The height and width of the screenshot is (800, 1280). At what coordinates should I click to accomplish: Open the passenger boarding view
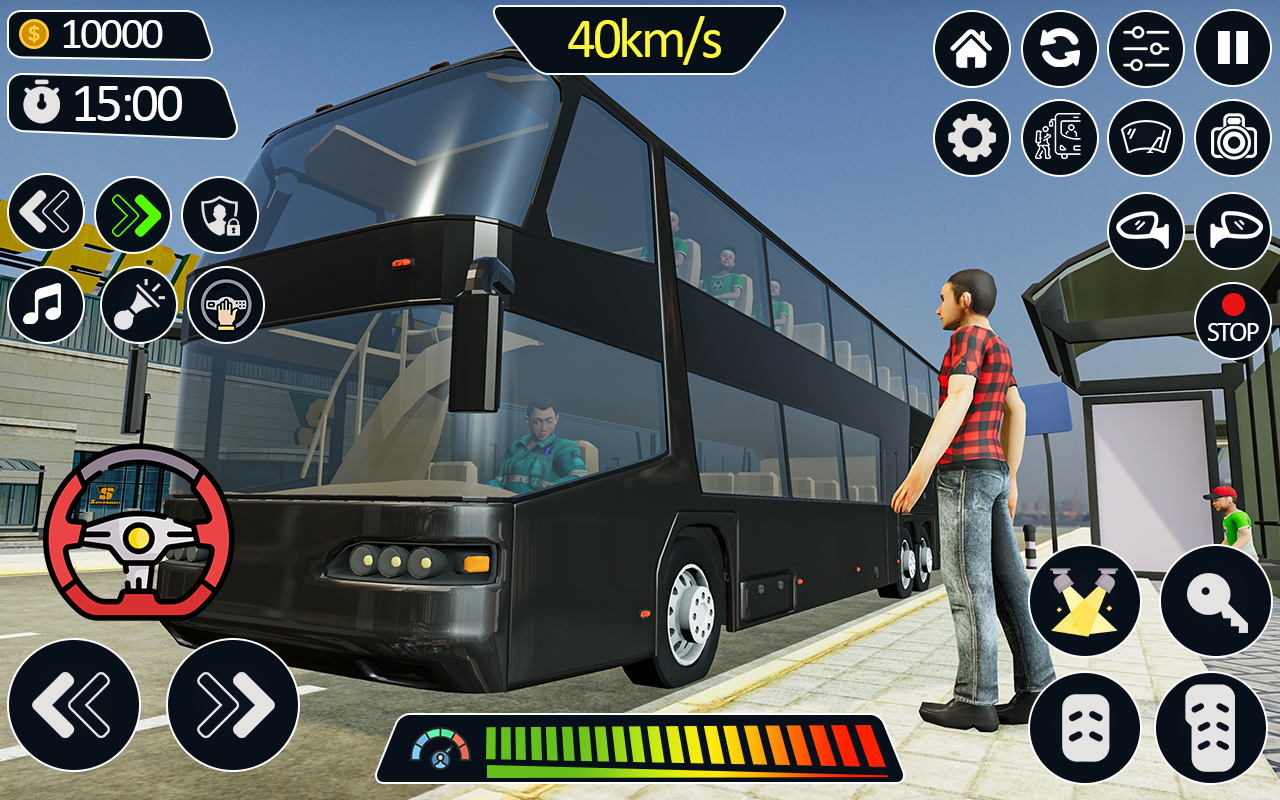click(1060, 138)
